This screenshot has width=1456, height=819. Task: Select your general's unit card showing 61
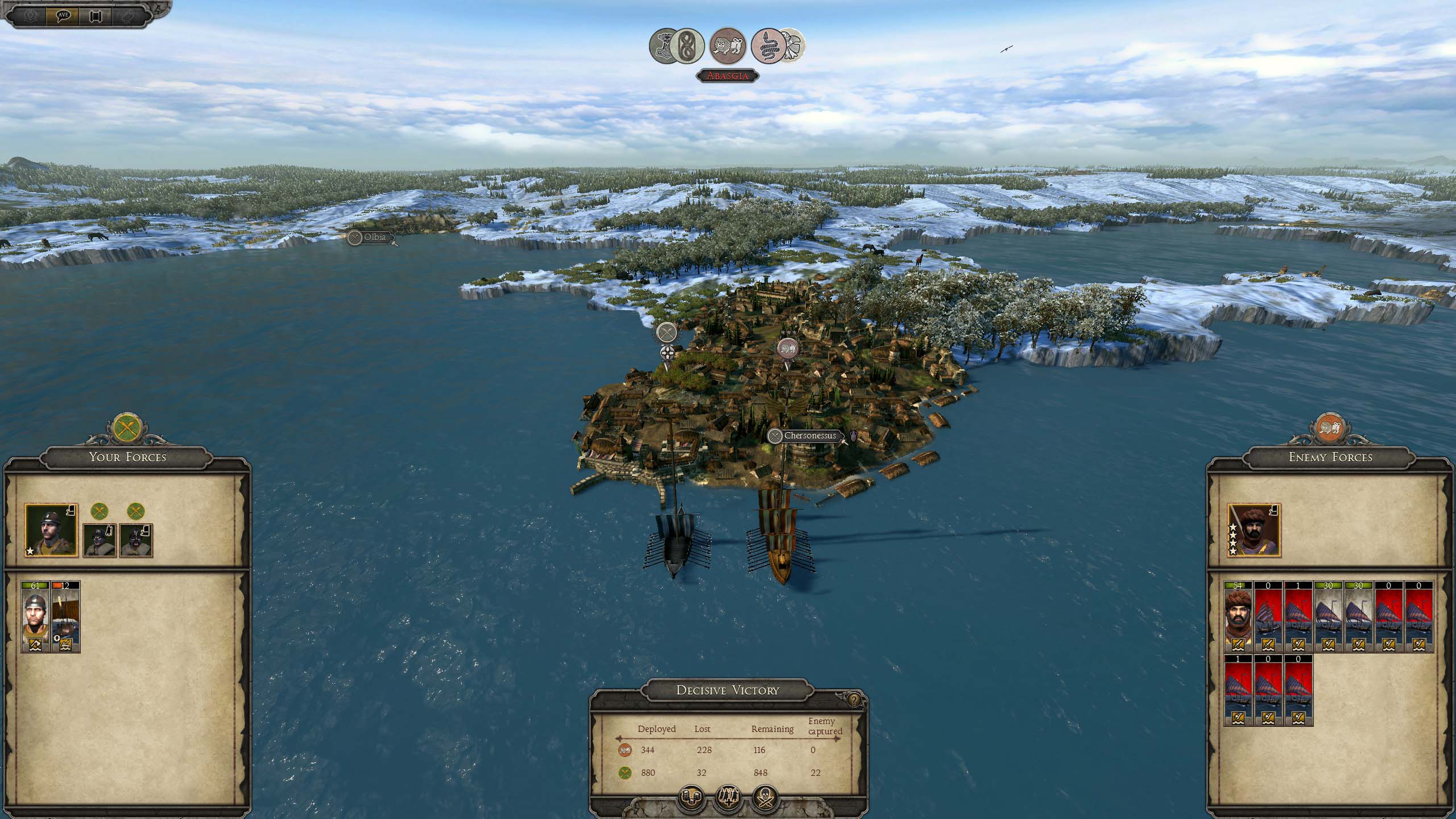35,617
